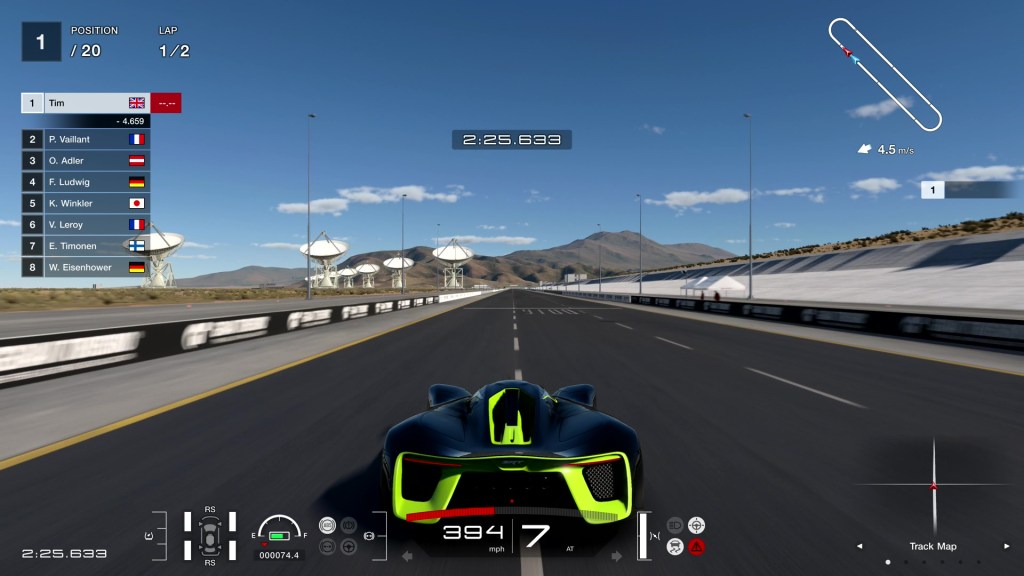The width and height of the screenshot is (1024, 576).
Task: Select E. Timonen's leaderboard entry
Action: click(x=85, y=246)
